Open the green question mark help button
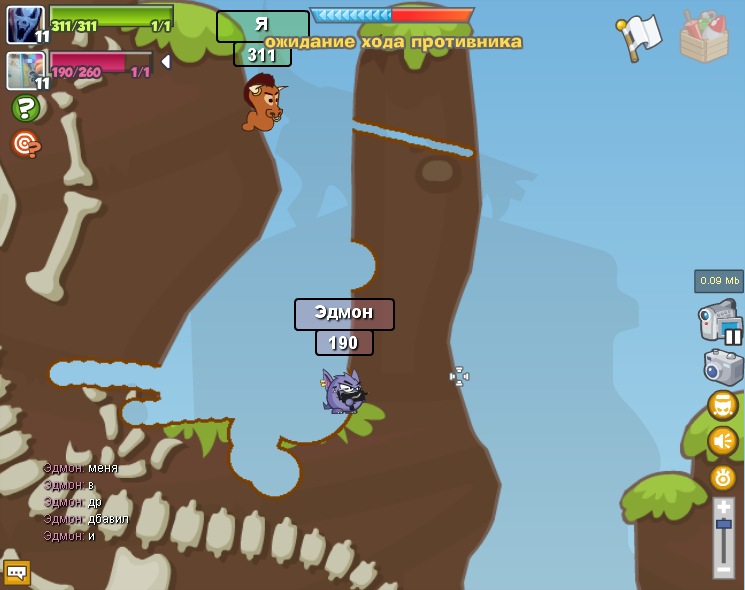Viewport: 745px width, 590px height. coord(25,108)
